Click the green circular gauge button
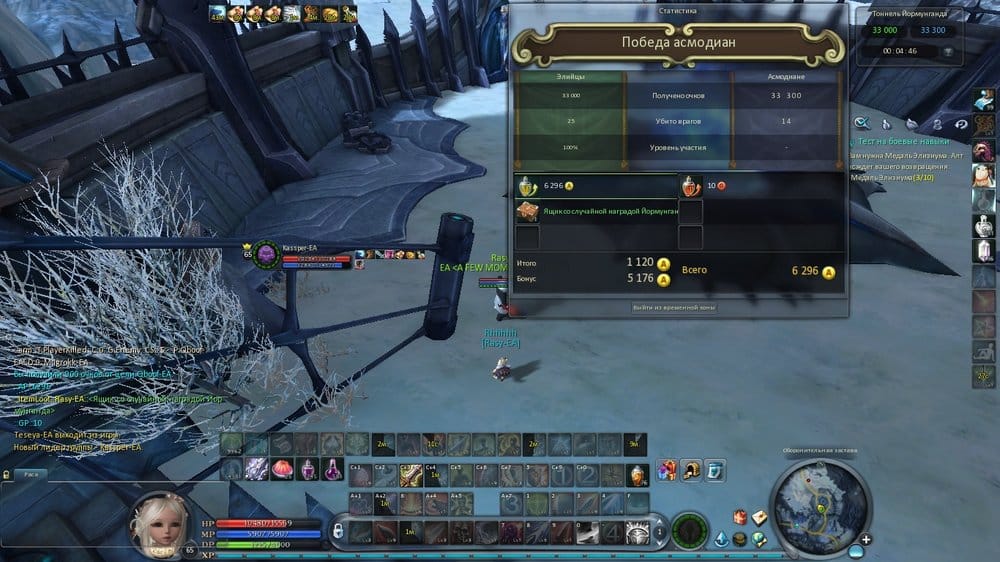The height and width of the screenshot is (562, 1000). pos(689,530)
